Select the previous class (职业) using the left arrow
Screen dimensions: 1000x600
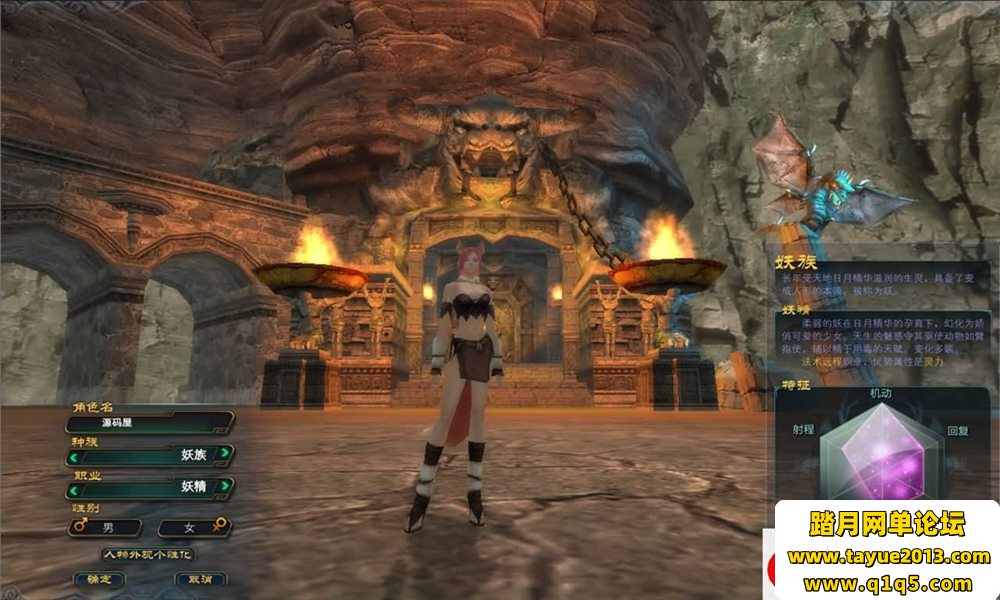[73, 489]
